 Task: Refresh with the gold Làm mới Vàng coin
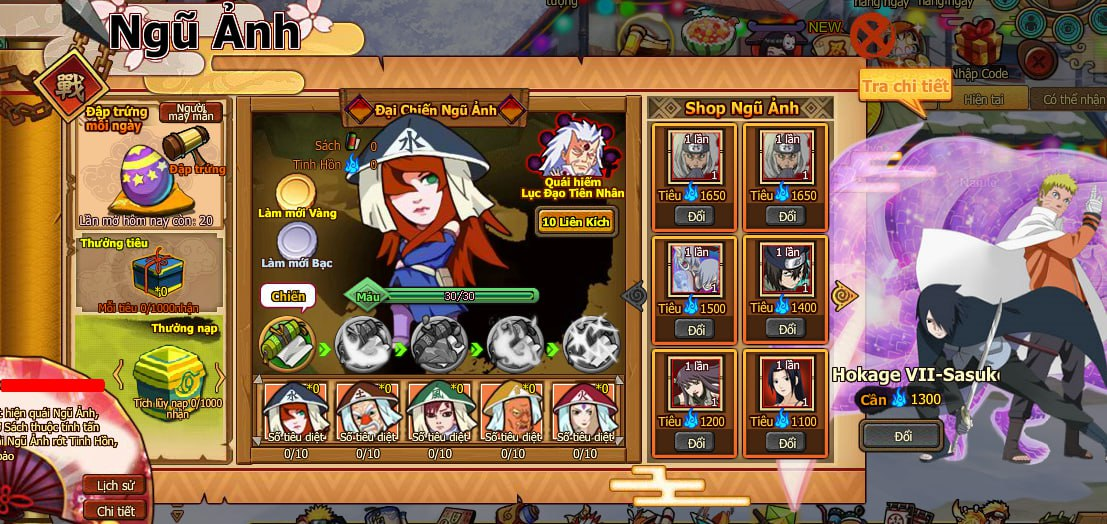pos(296,192)
